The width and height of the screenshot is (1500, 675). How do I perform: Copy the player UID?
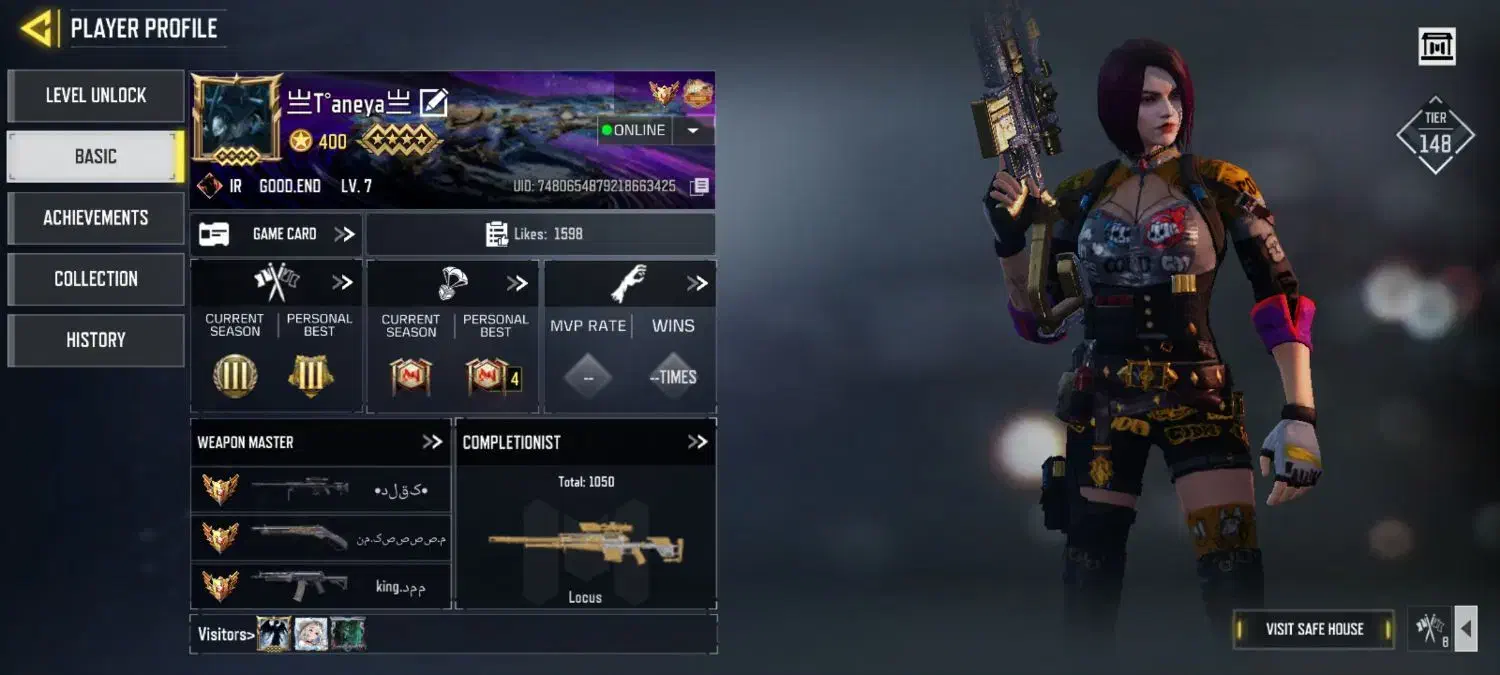pyautogui.click(x=700, y=186)
